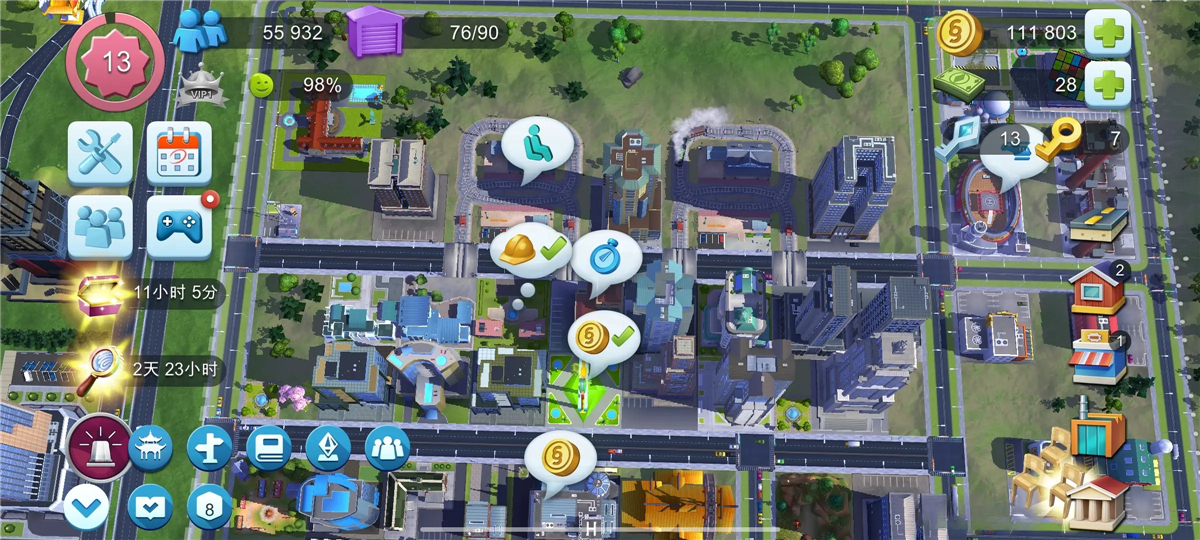Collapse the toolbar with the chevron-down button

[87, 507]
